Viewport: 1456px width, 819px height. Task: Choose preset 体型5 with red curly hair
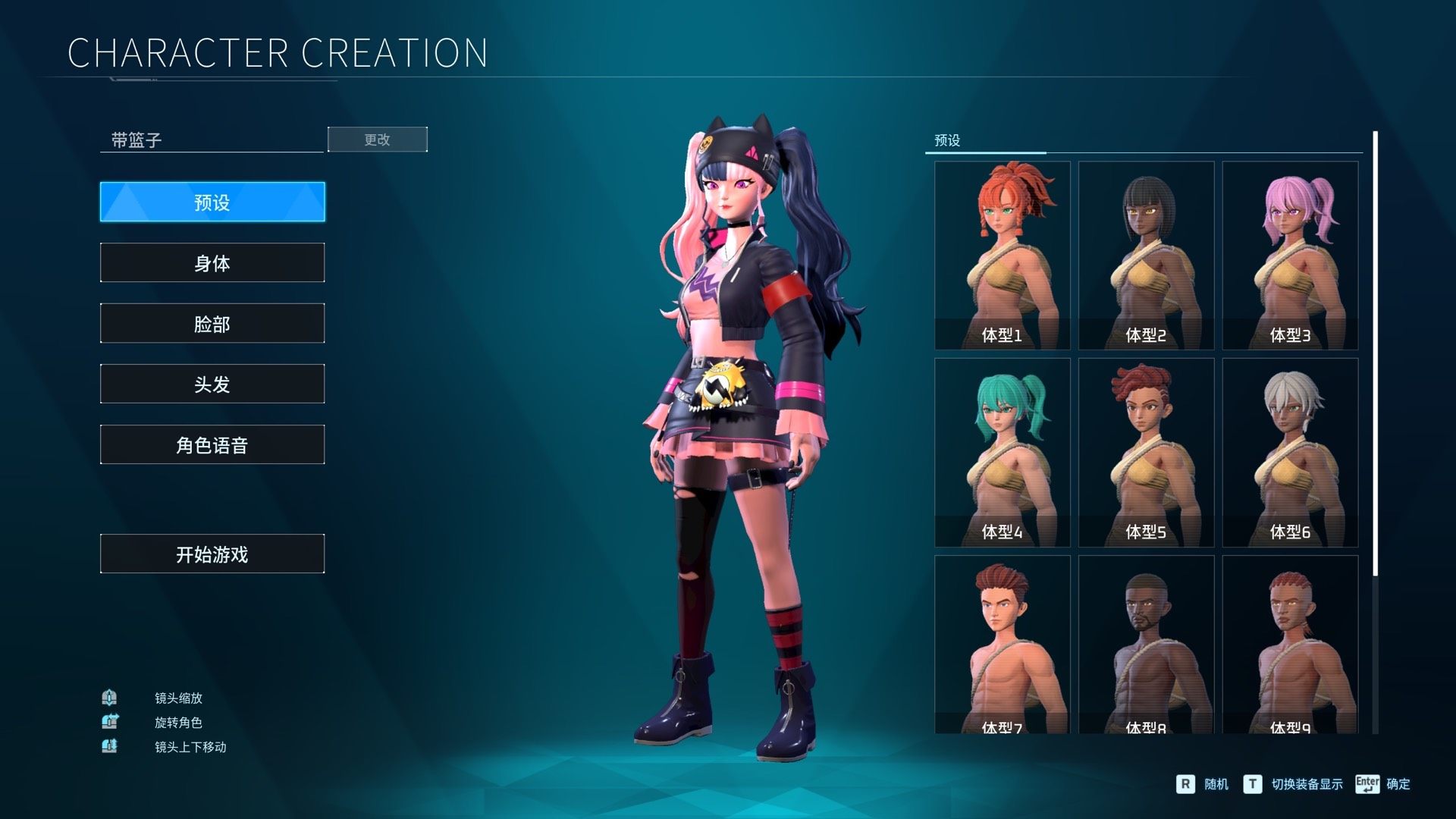click(1146, 452)
